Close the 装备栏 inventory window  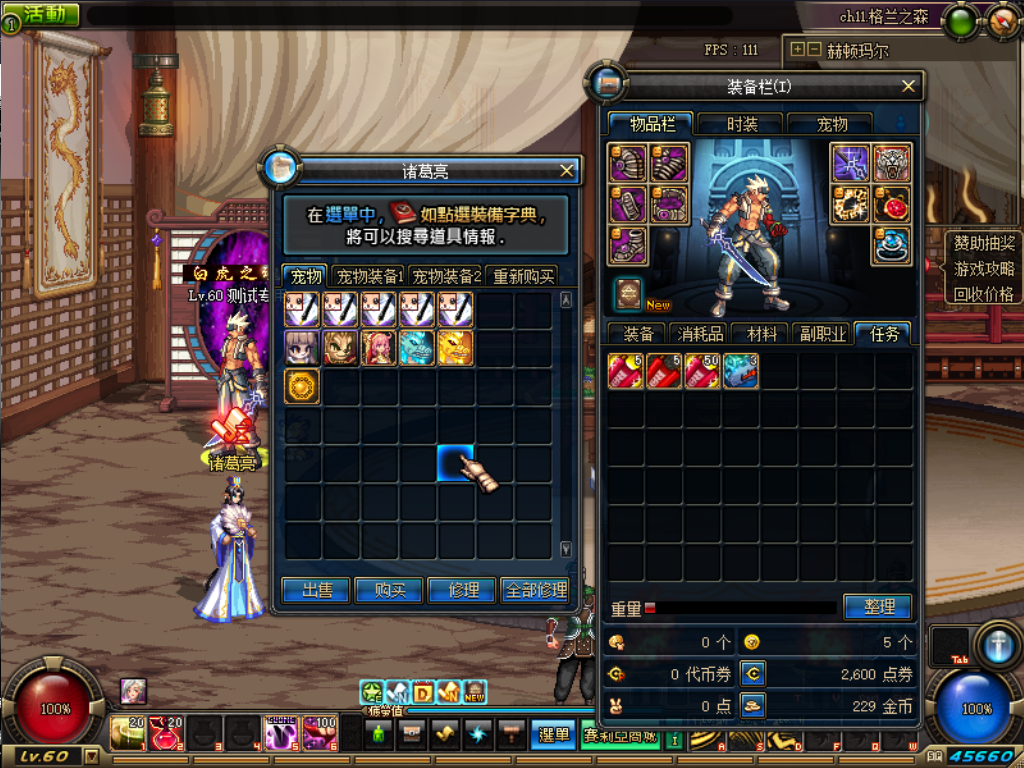908,87
